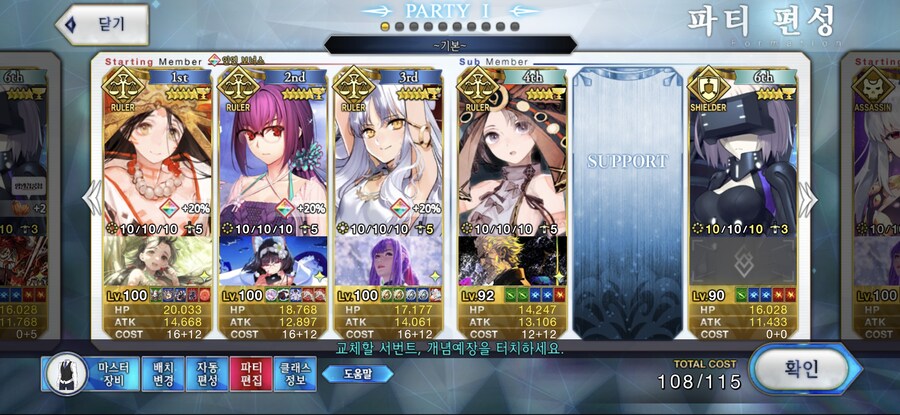Change 3rd servant's purple-haired craft essence
Screen dimensions: 900x415
pyautogui.click(x=388, y=260)
